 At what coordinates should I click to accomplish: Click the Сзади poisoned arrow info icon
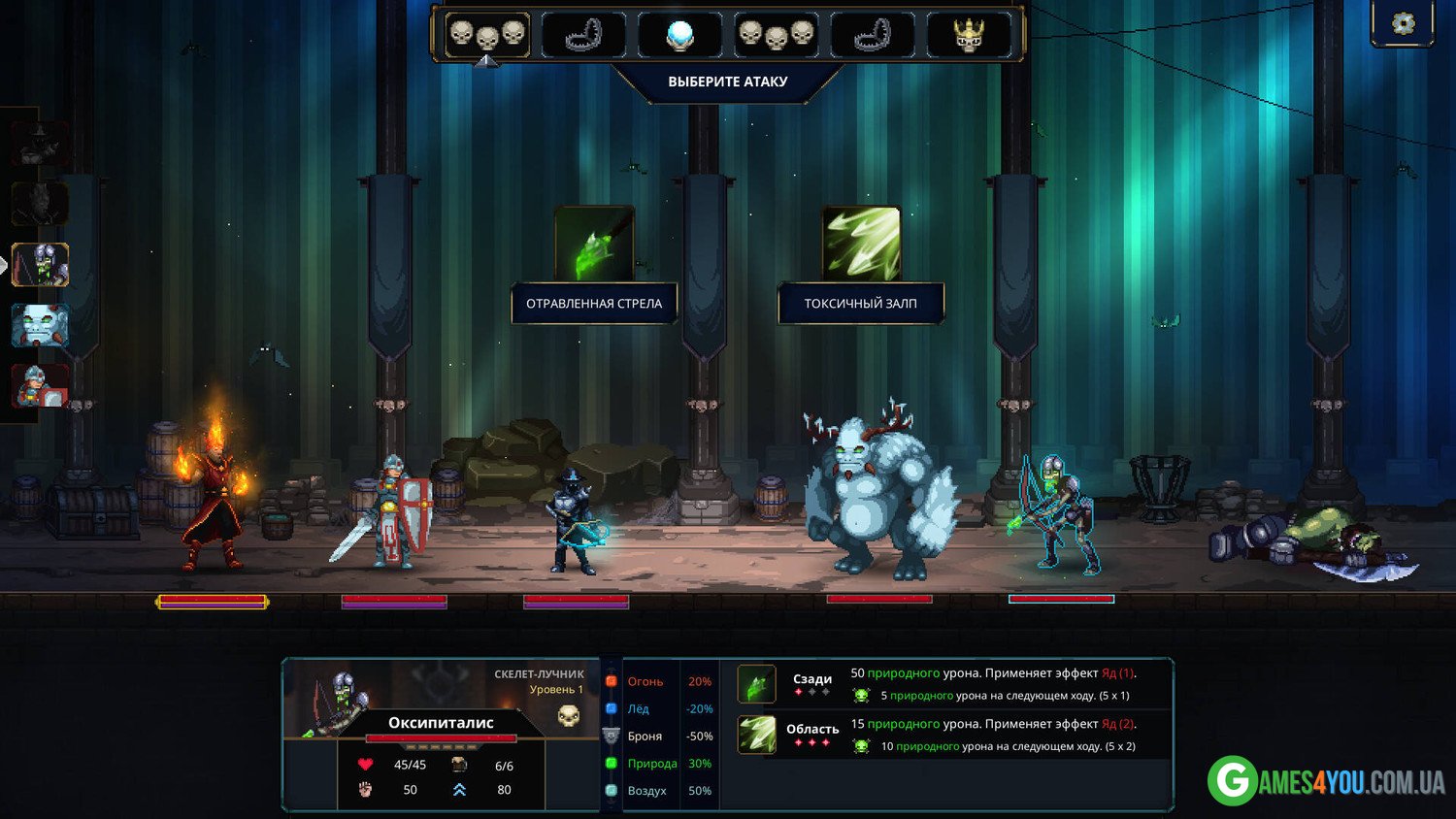pos(756,683)
